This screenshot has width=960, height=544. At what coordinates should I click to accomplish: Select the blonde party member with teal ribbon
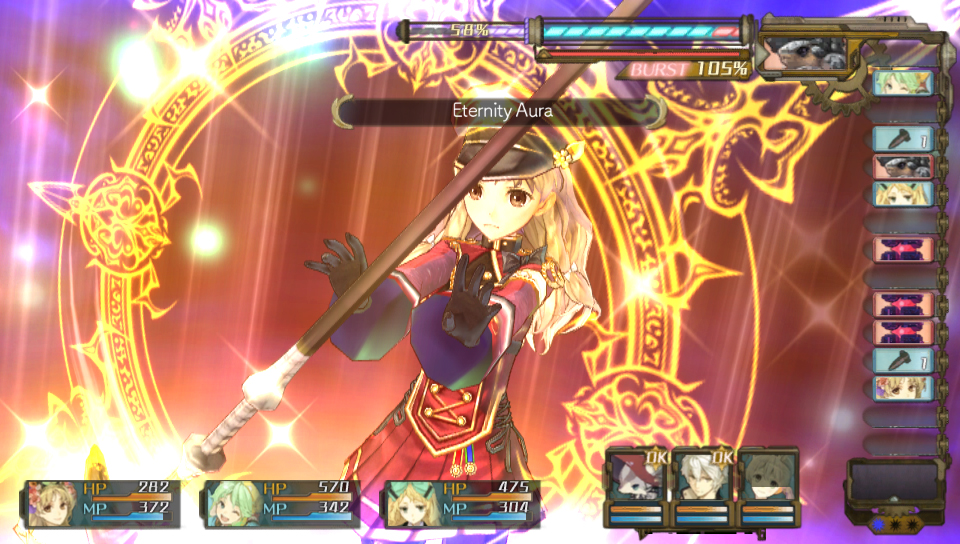point(406,501)
